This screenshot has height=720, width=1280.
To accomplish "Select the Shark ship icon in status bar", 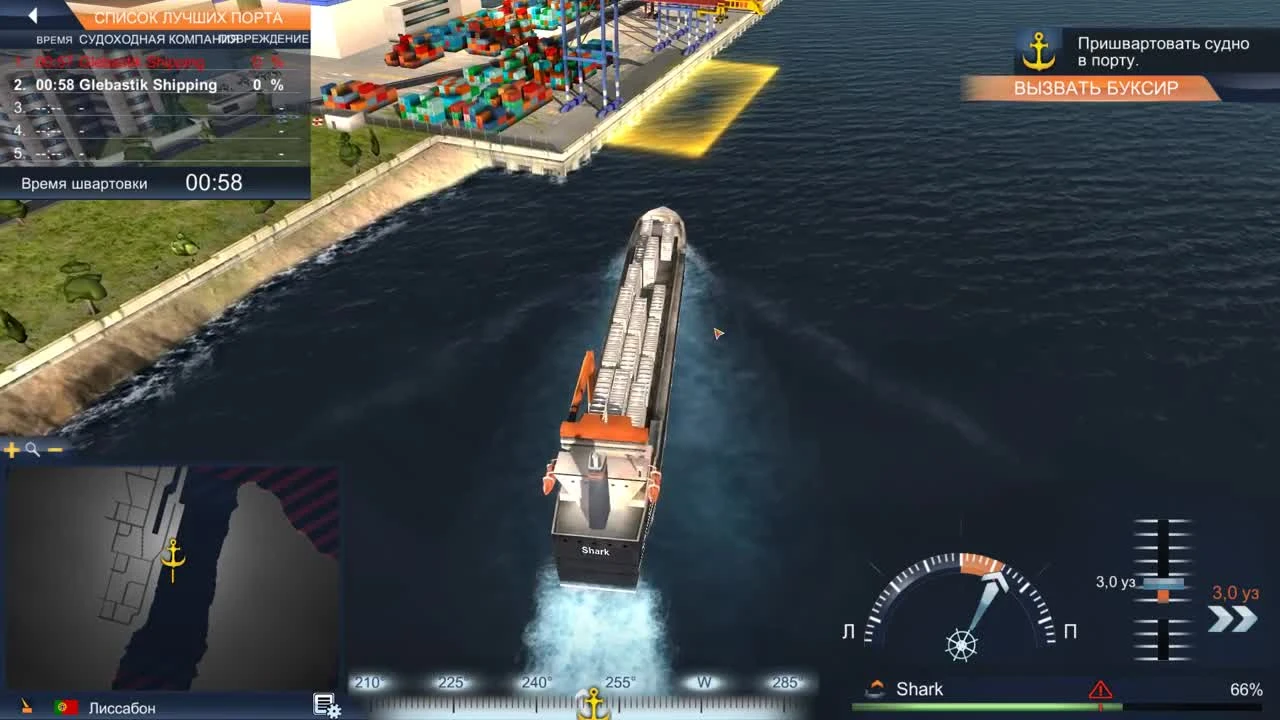I will pyautogui.click(x=874, y=688).
